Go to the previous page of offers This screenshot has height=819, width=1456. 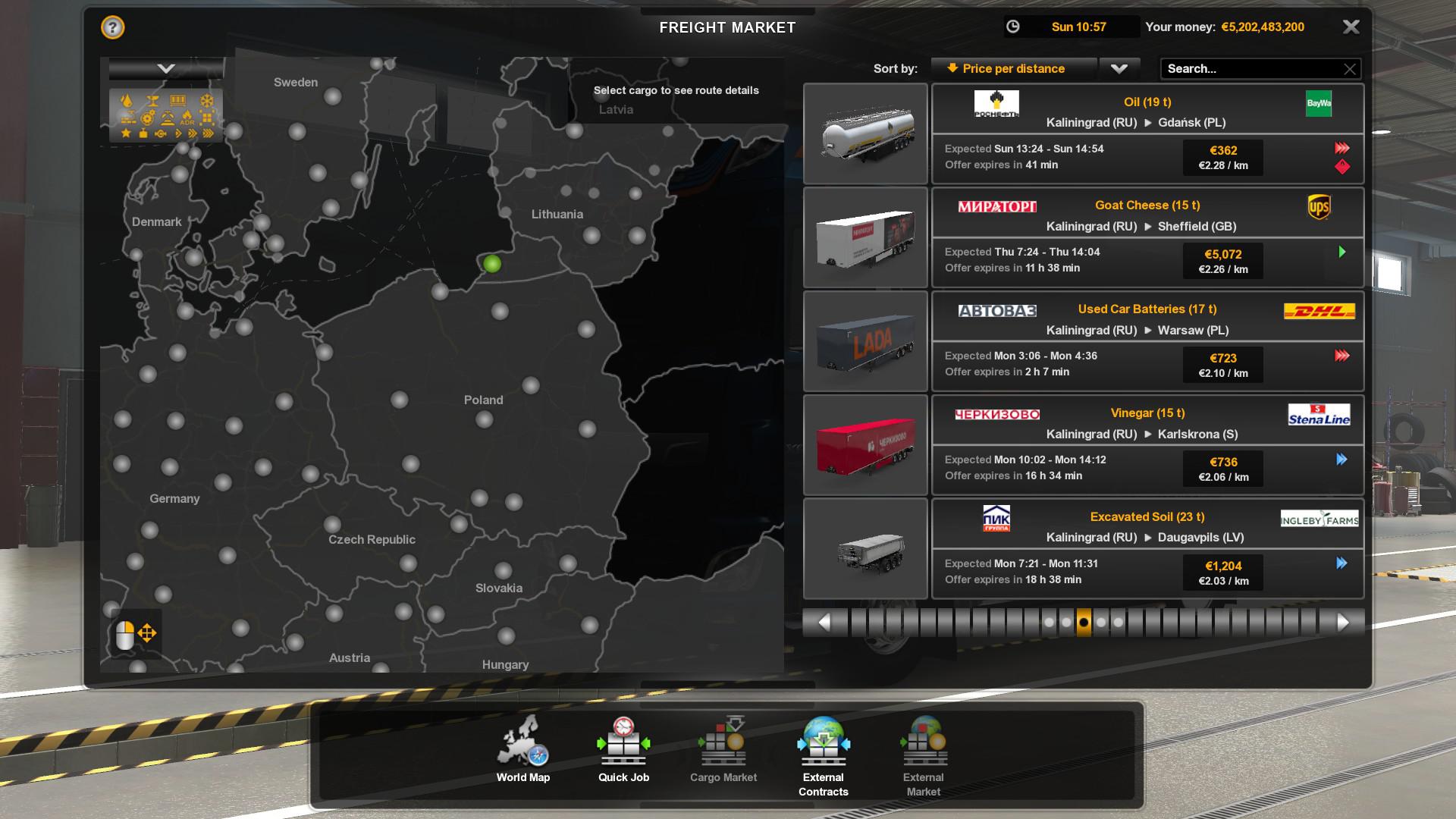click(824, 623)
